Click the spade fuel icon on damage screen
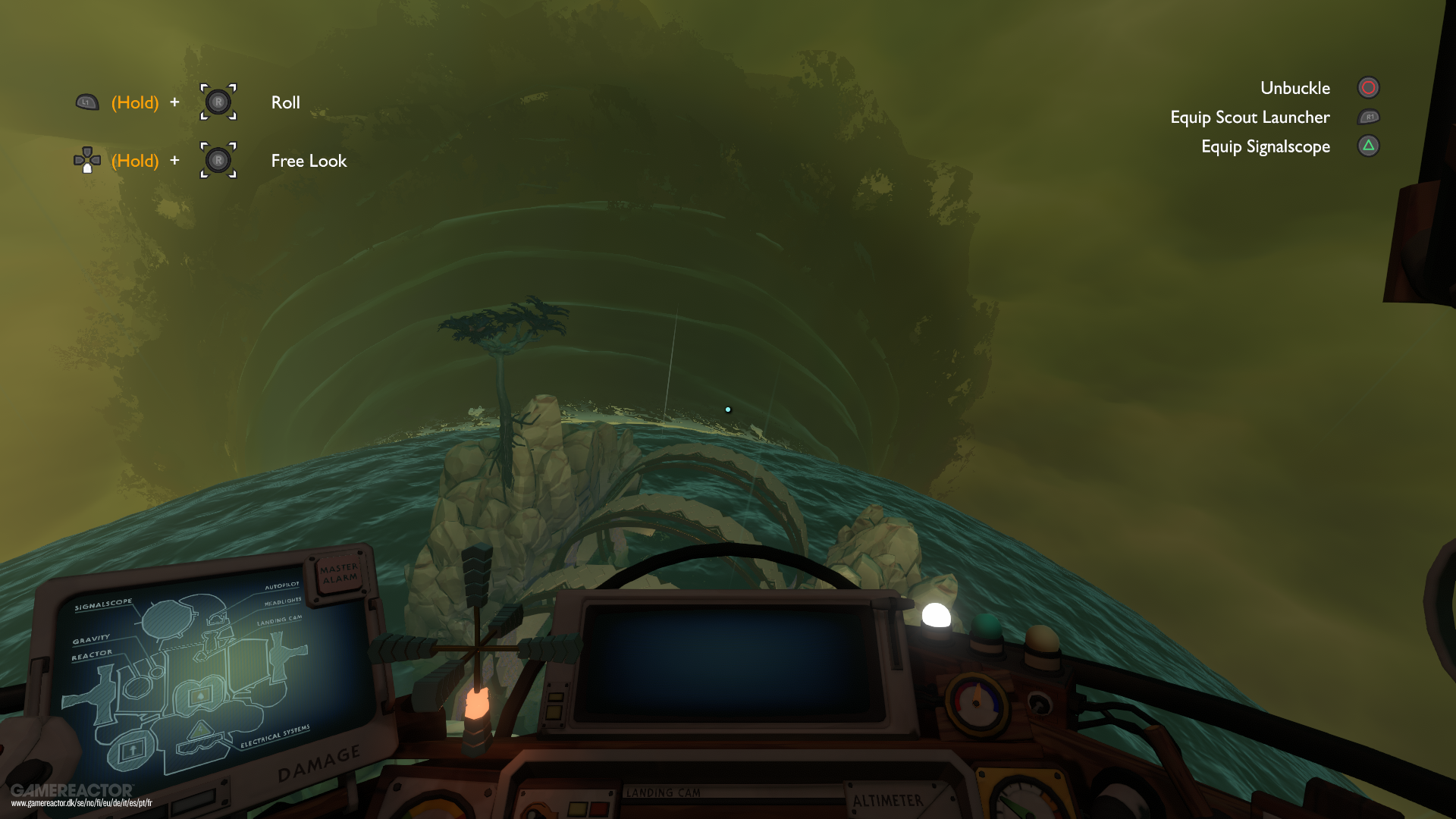1456x819 pixels. coord(199,697)
